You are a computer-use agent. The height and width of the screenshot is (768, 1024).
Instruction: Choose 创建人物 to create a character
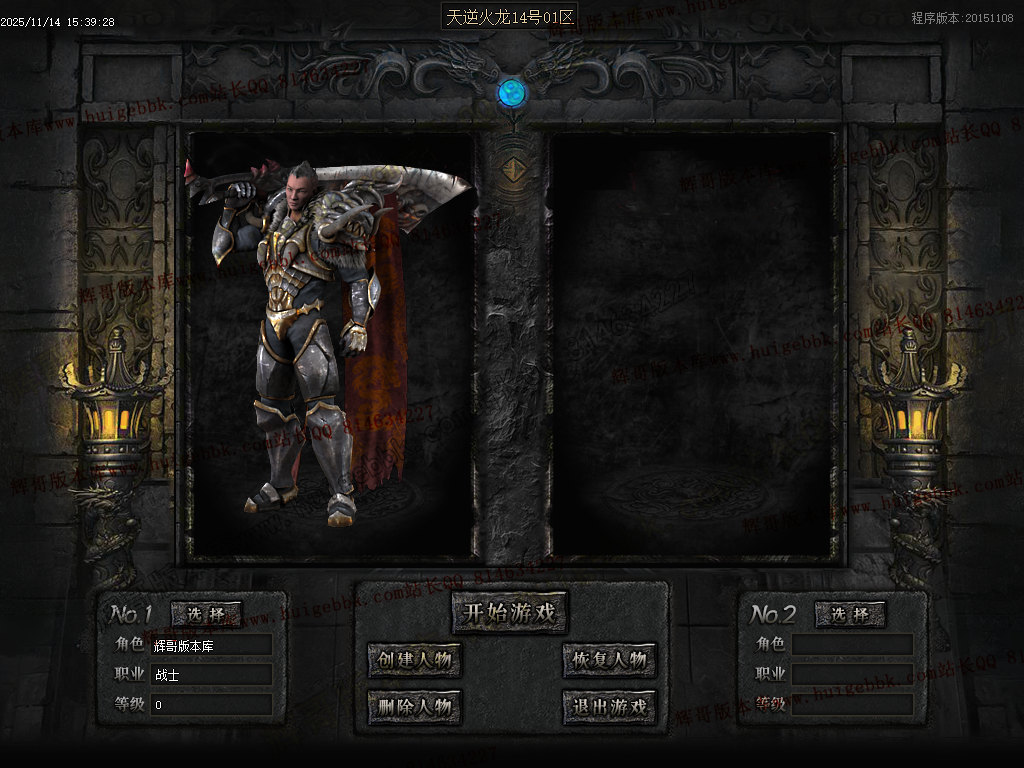click(x=415, y=660)
